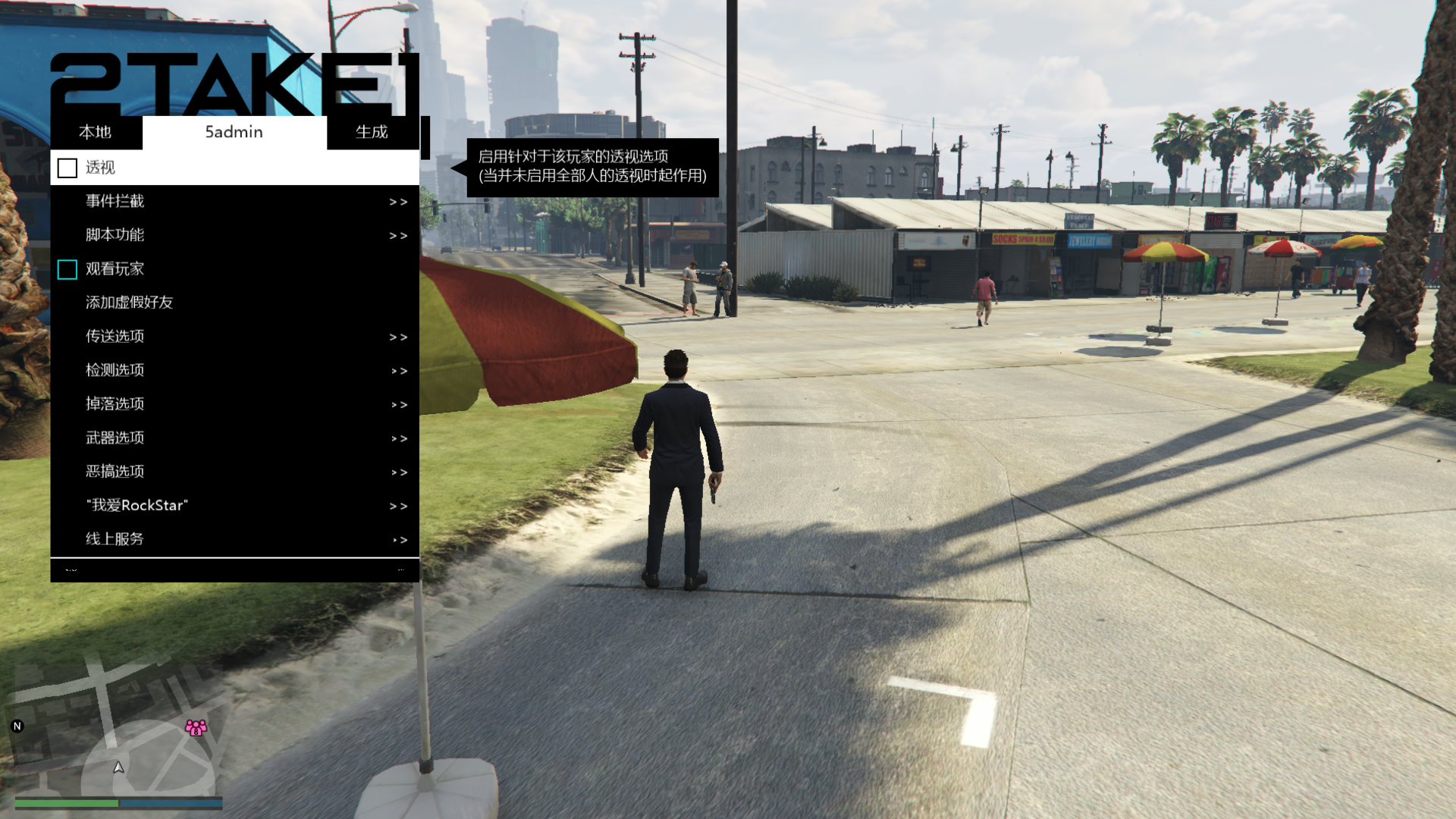The height and width of the screenshot is (819, 1456).
Task: Expand the 事件拦截 submenu
Action: coord(227,201)
